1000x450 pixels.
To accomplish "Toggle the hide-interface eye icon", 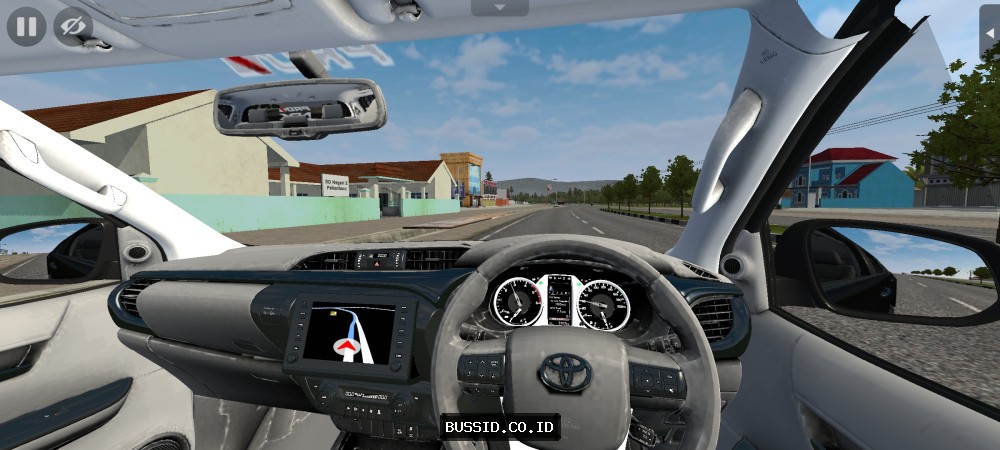I will (72, 26).
